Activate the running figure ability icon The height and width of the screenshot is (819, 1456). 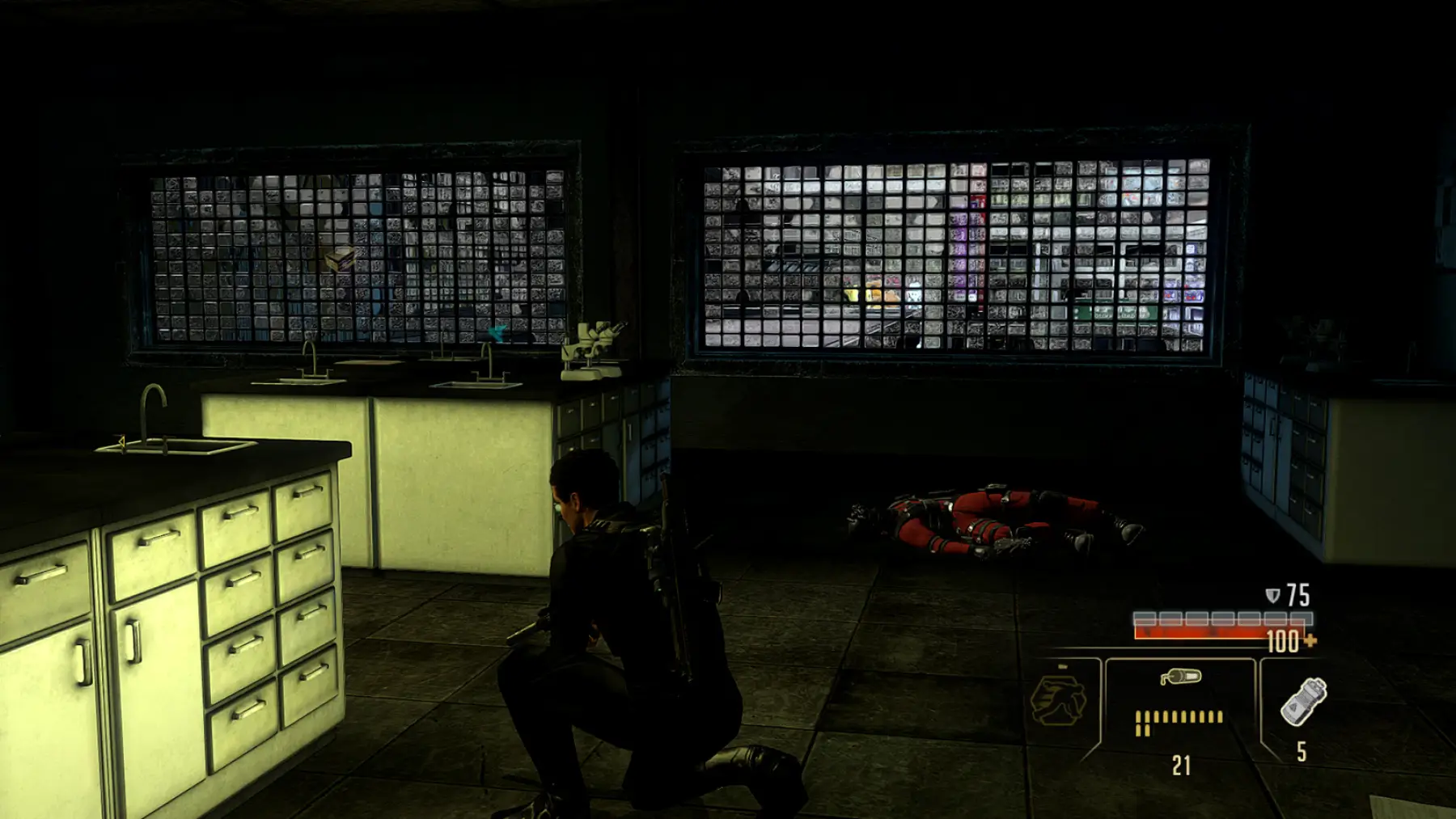click(x=1057, y=700)
